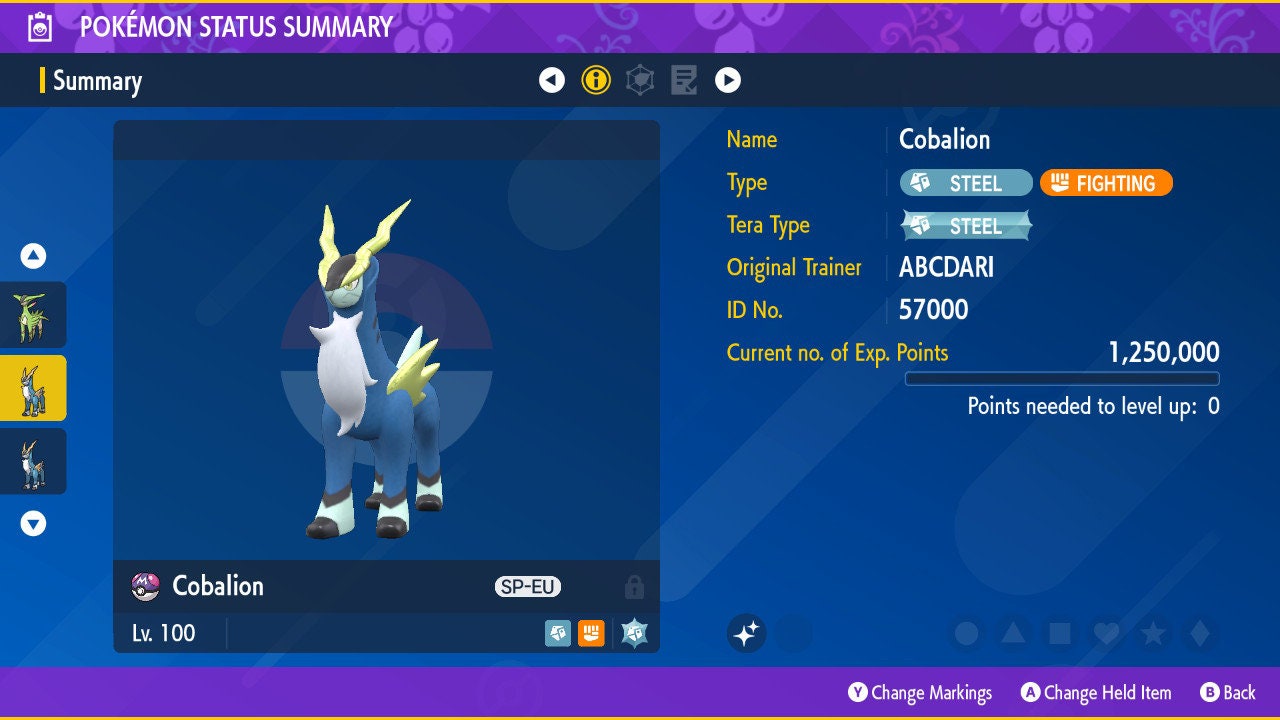The image size is (1280, 720).
Task: Click the Steel Tera Type badge
Action: (x=966, y=226)
